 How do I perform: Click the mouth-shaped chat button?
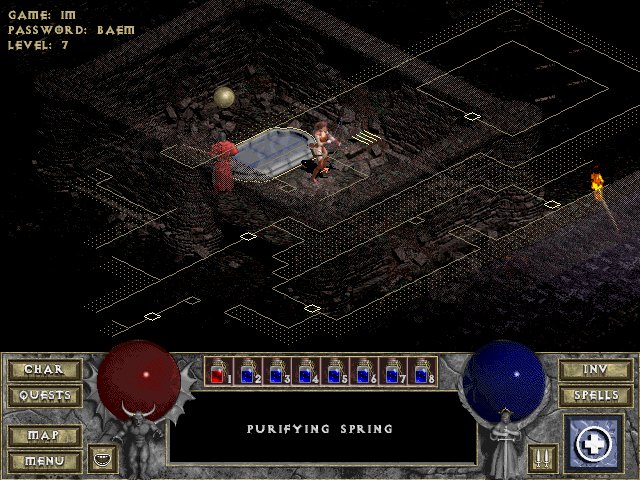[x=102, y=459]
